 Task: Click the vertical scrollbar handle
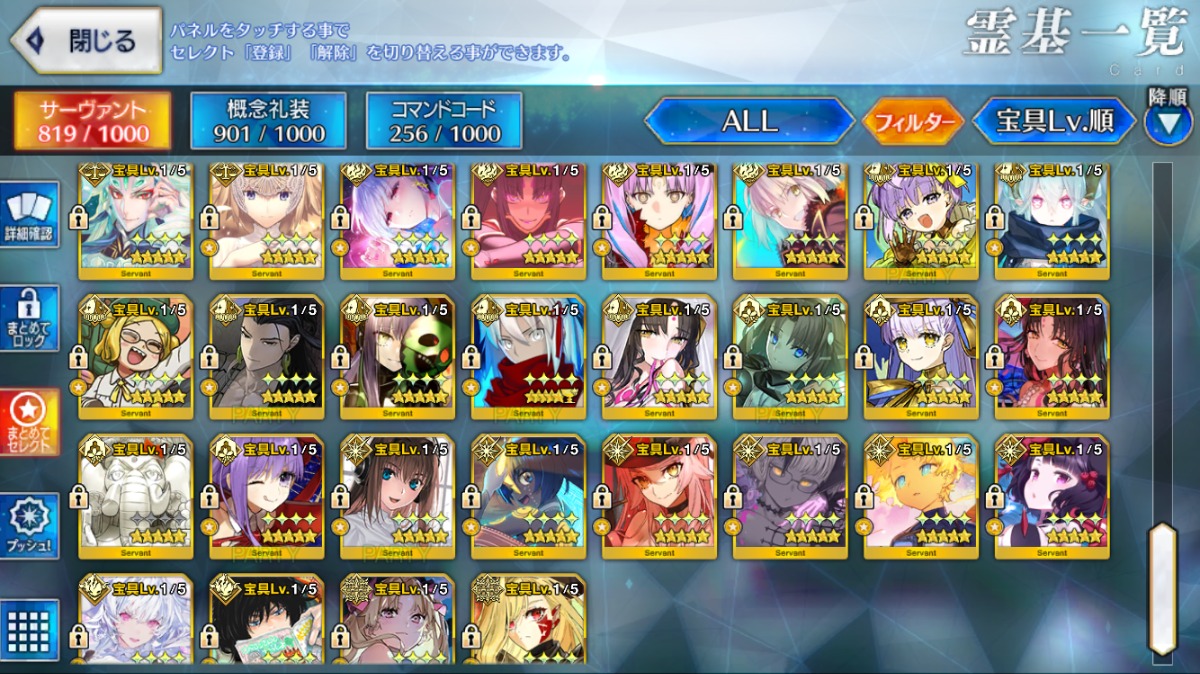(1162, 588)
